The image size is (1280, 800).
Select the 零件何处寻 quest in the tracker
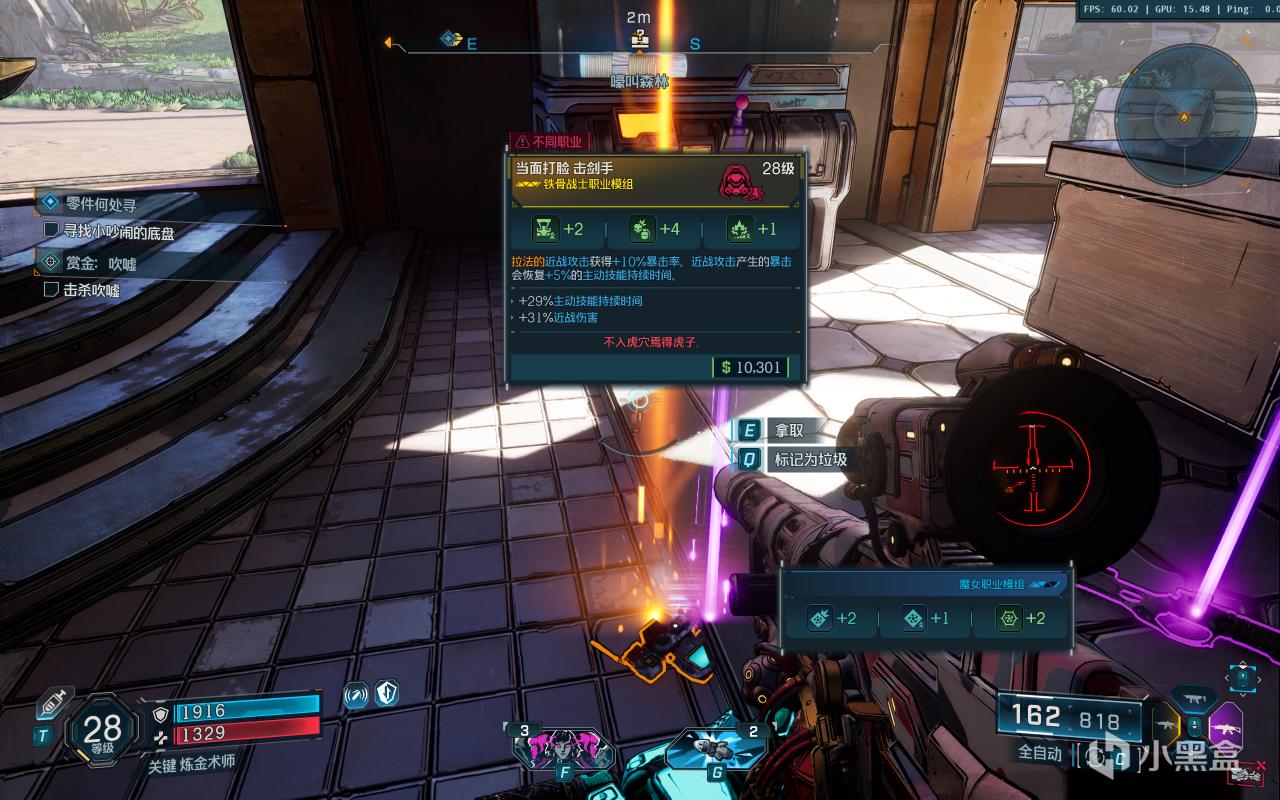click(x=100, y=204)
